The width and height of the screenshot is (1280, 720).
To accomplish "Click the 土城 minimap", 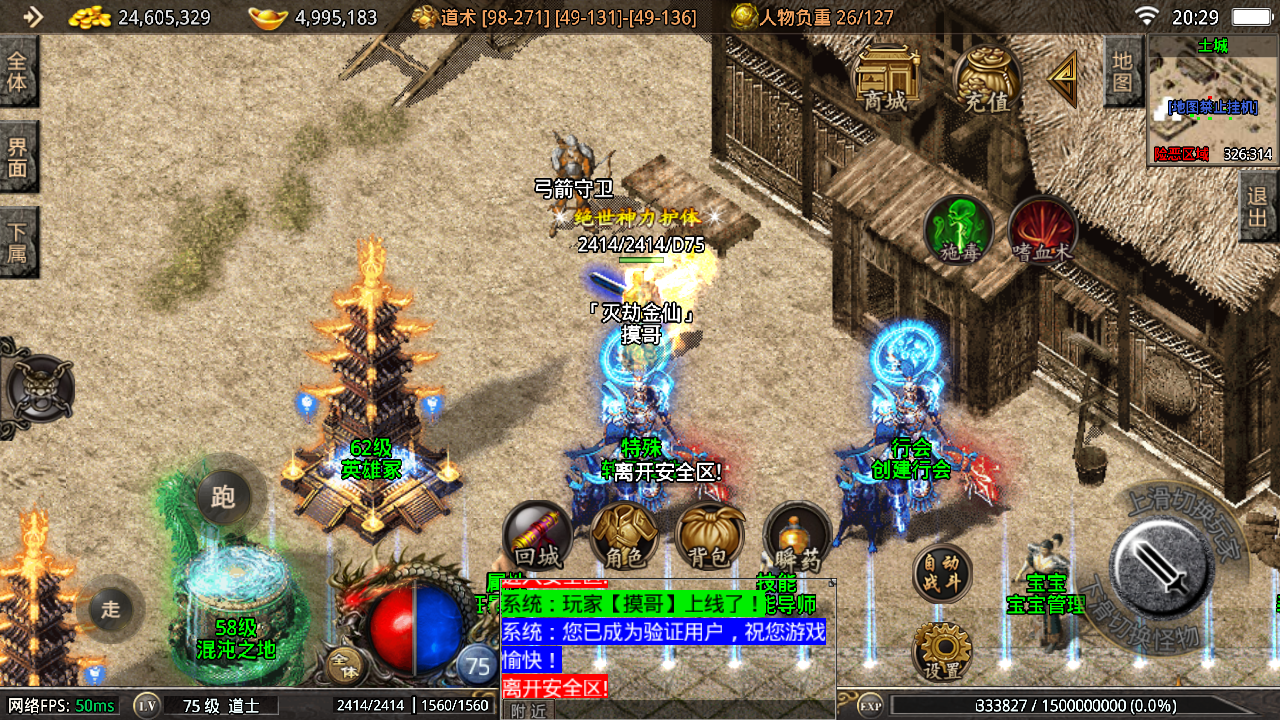I will pos(1212,100).
